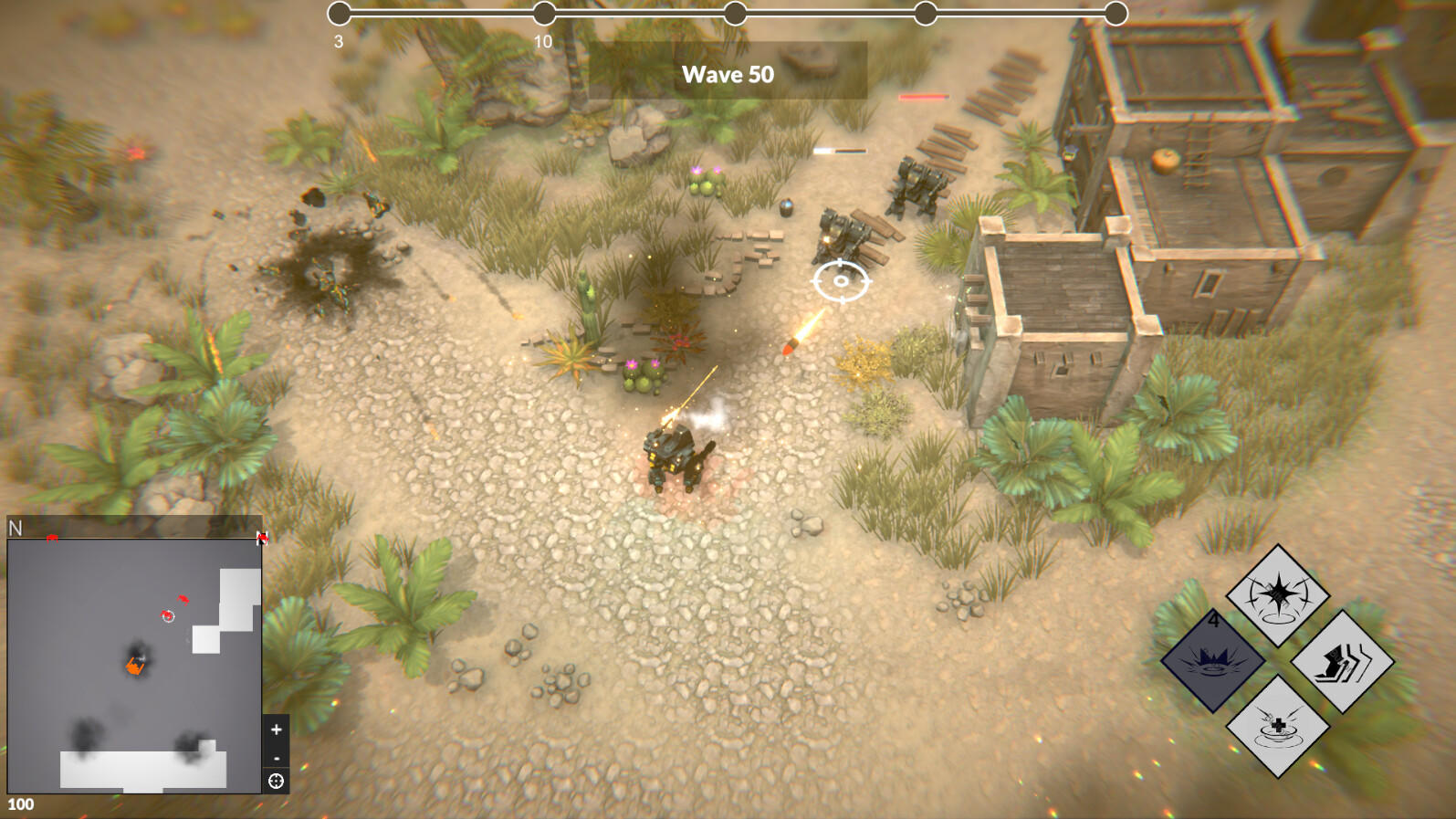Viewport: 1456px width, 819px height.
Task: Click the targeted enemy icon on the minimap
Action: [x=167, y=615]
